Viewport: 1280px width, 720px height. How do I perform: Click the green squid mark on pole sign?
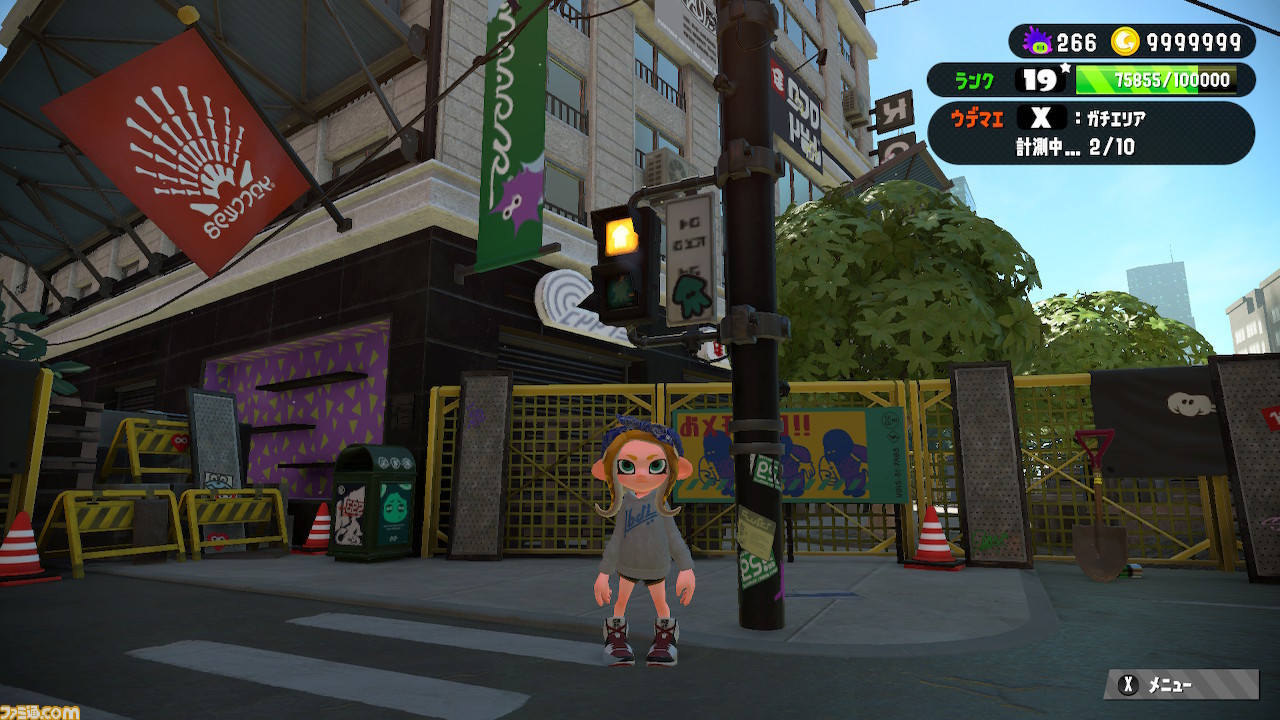click(691, 296)
